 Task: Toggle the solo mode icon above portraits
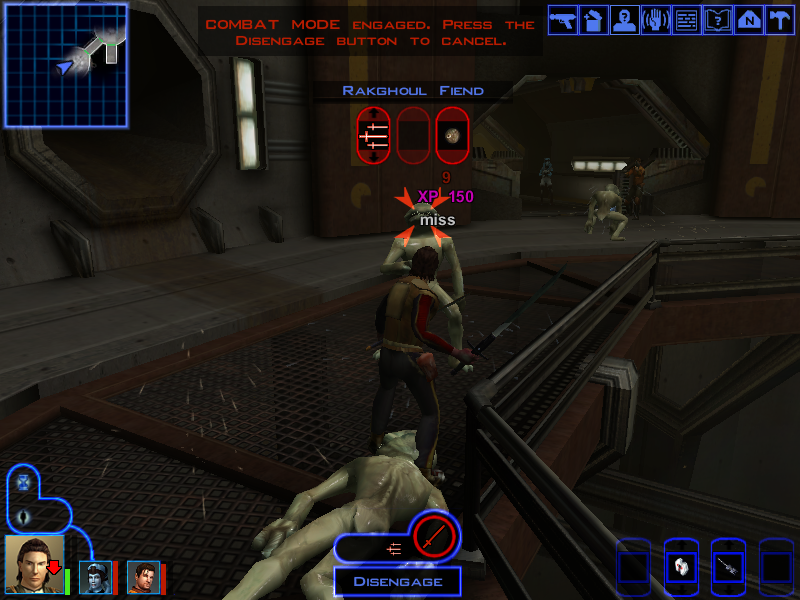click(25, 483)
